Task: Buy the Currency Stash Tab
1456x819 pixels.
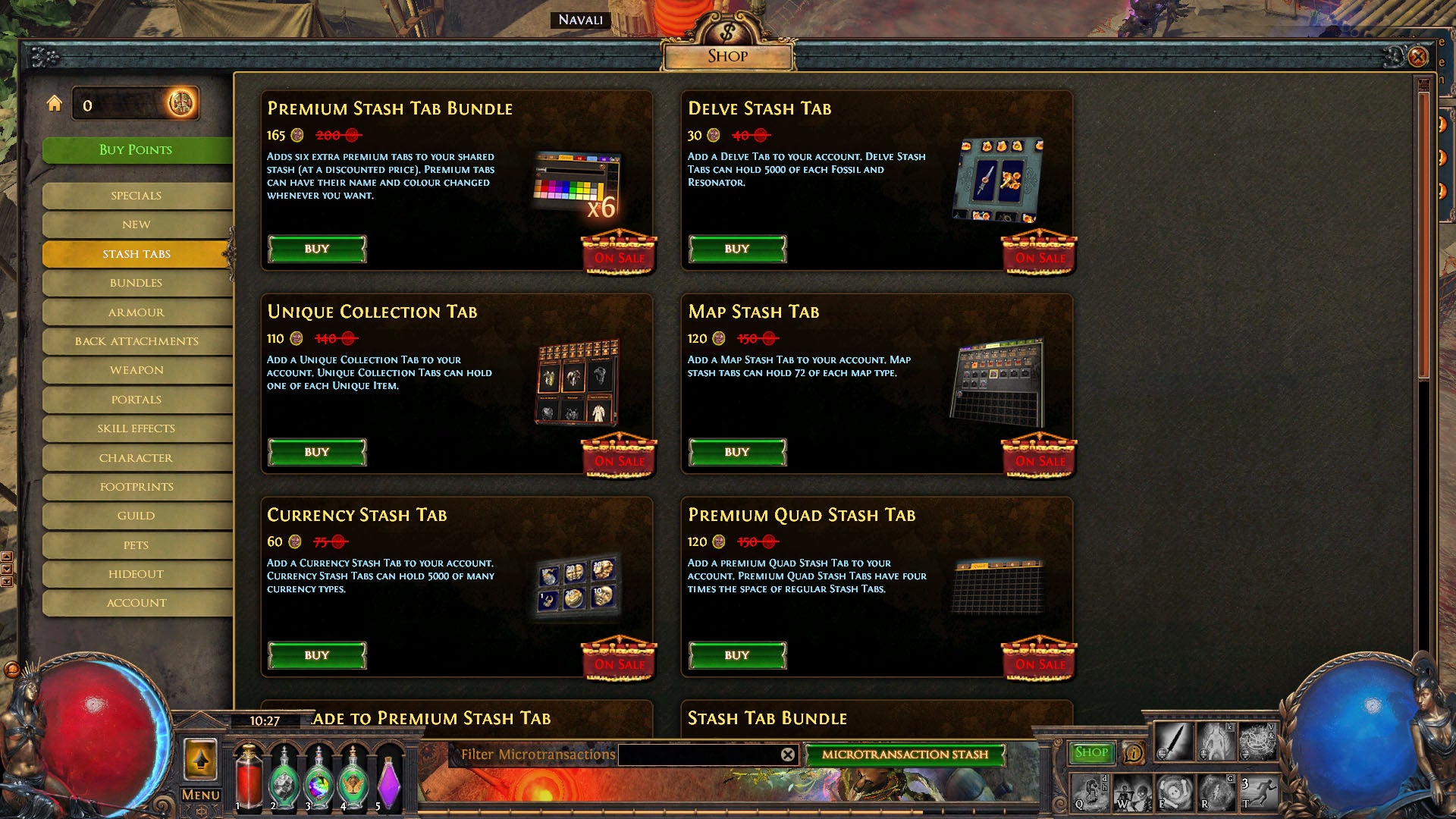Action: tap(316, 654)
